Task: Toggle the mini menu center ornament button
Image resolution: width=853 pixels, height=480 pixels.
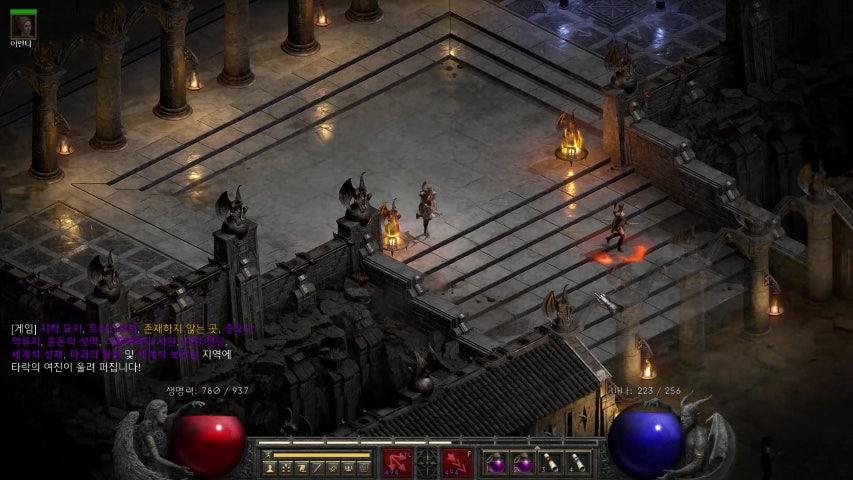Action: [x=427, y=462]
